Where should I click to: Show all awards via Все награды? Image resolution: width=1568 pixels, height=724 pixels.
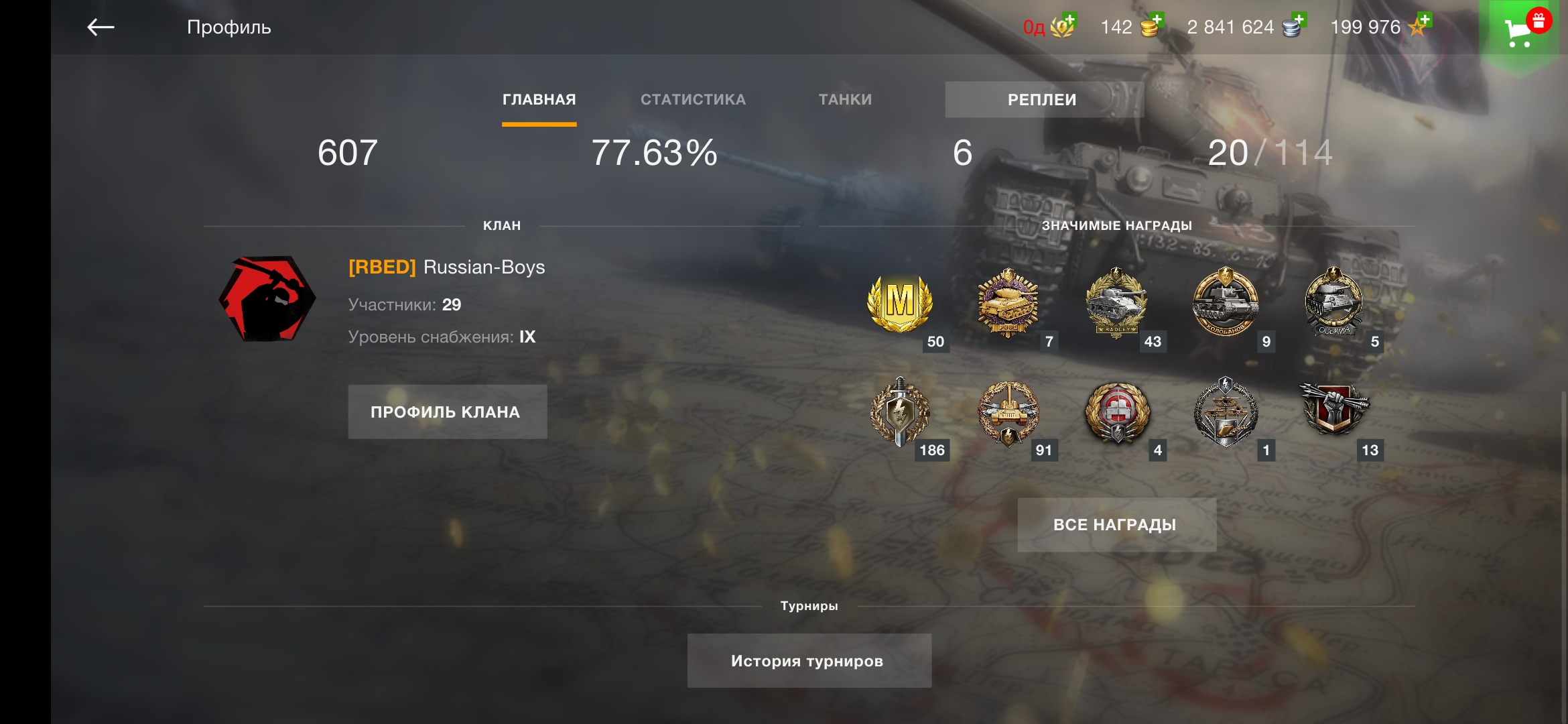click(x=1116, y=525)
